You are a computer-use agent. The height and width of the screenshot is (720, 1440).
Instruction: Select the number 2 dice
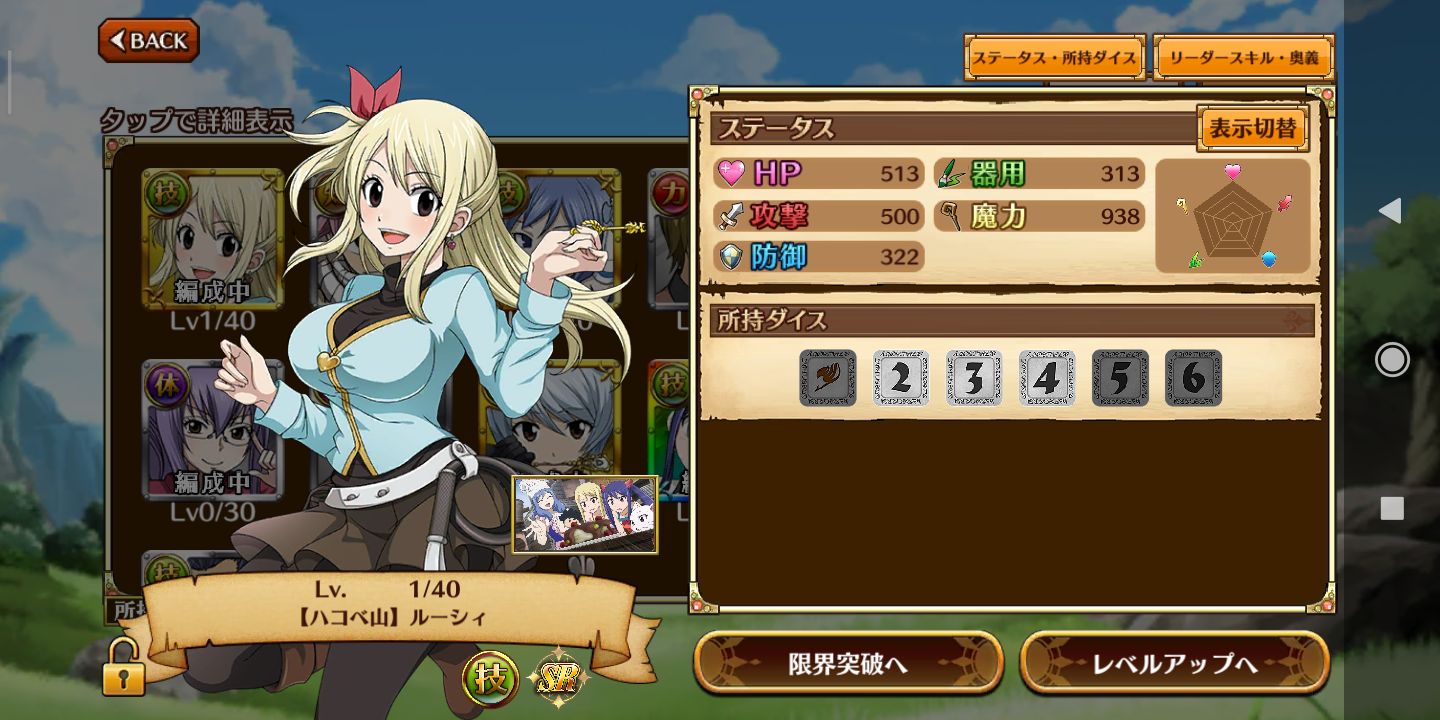pyautogui.click(x=900, y=378)
